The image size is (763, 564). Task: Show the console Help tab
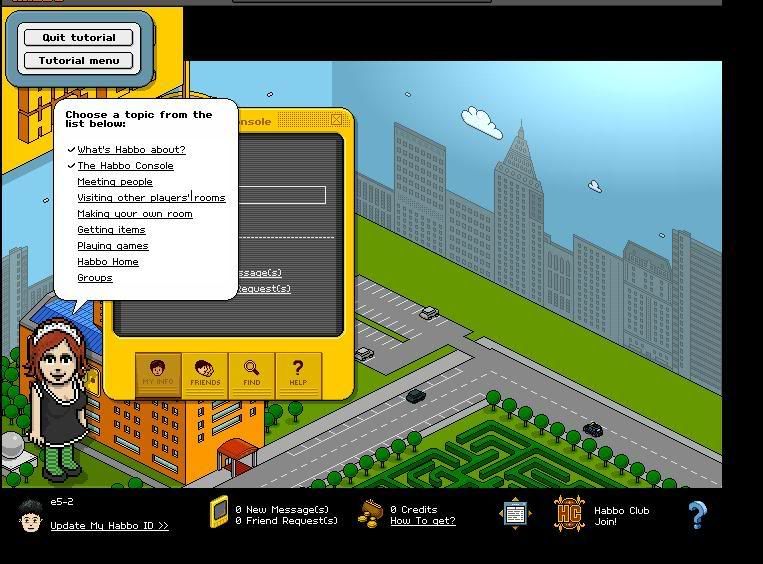[x=297, y=374]
